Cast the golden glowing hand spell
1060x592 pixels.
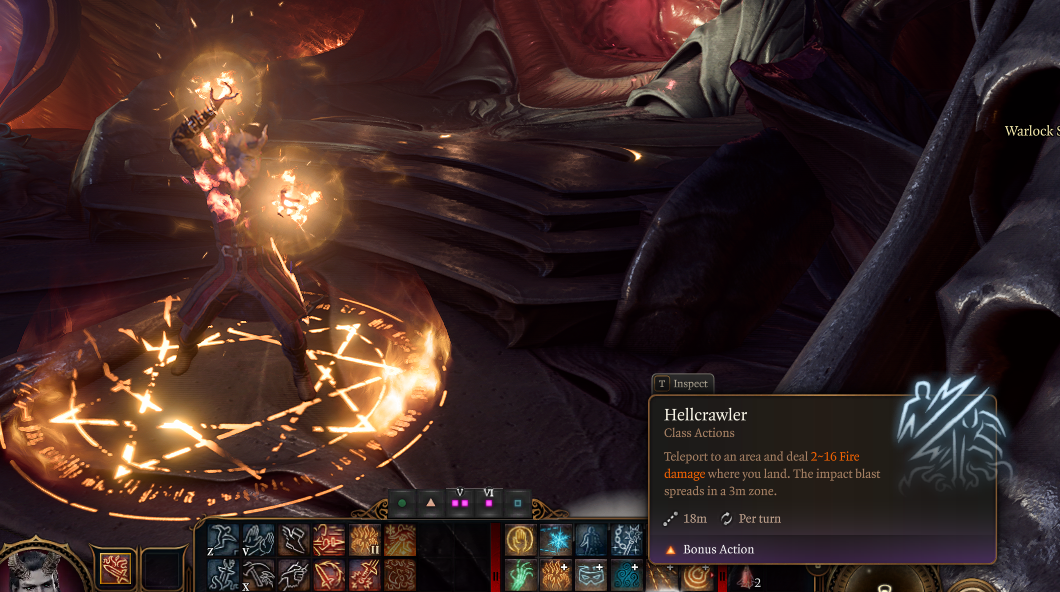520,540
